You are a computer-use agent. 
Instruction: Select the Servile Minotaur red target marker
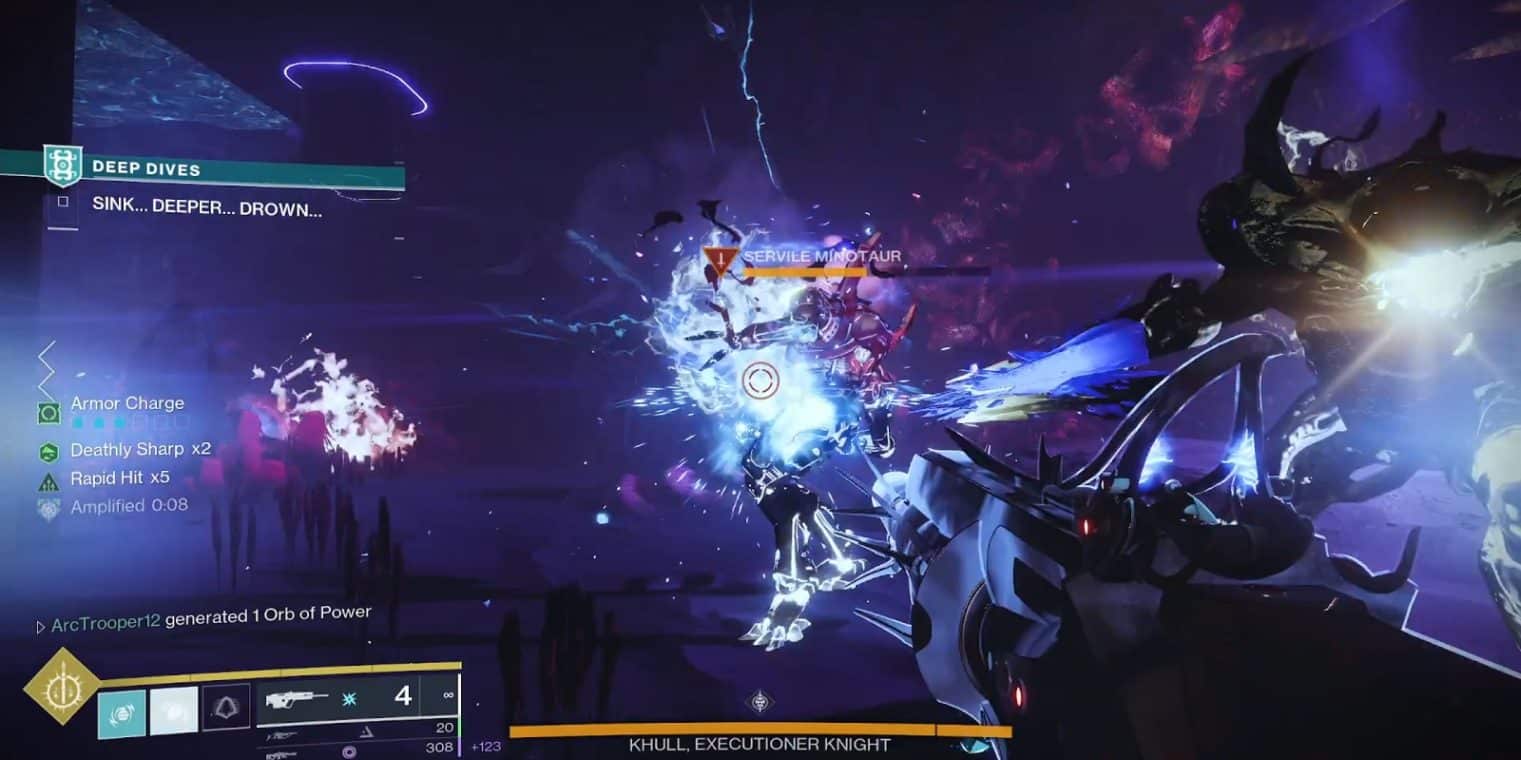point(718,262)
